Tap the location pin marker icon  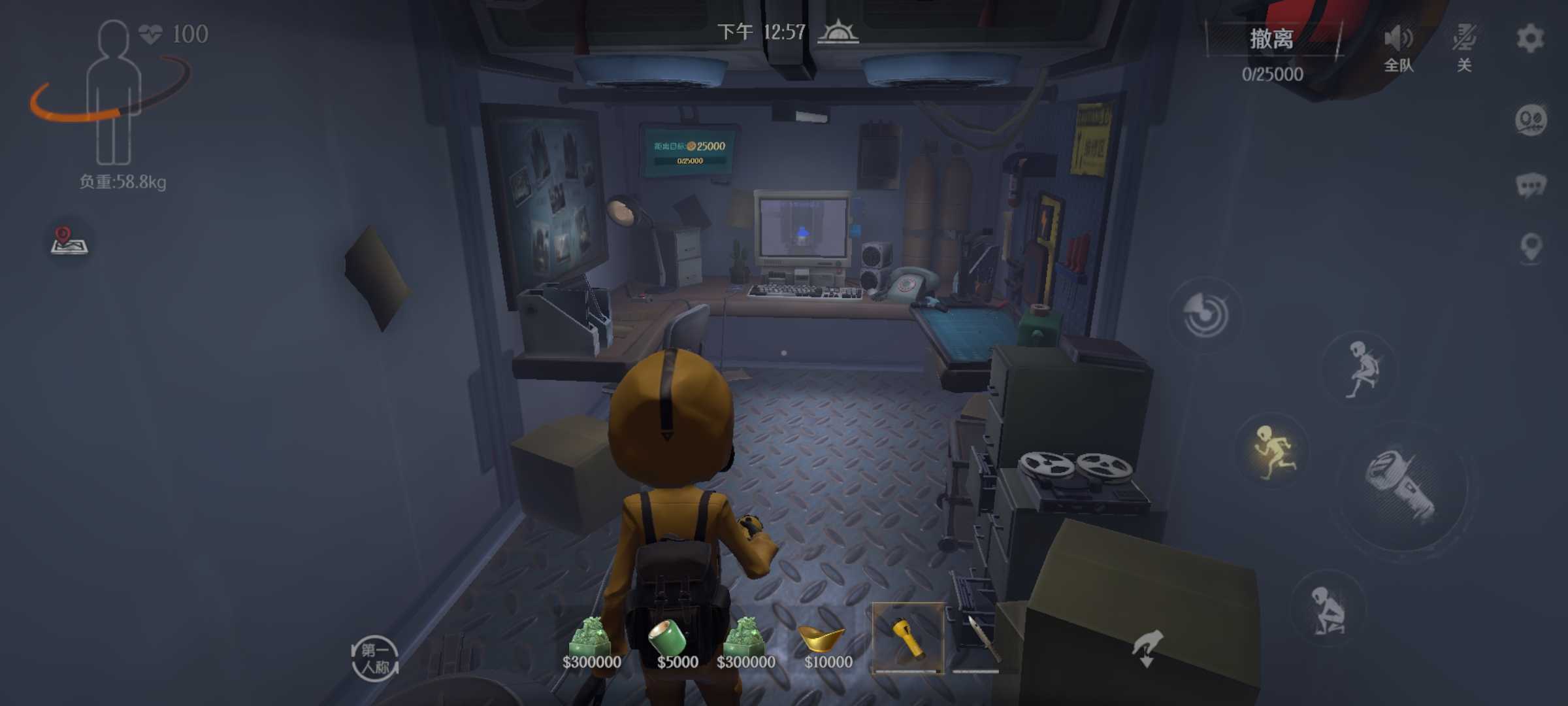click(x=1531, y=247)
